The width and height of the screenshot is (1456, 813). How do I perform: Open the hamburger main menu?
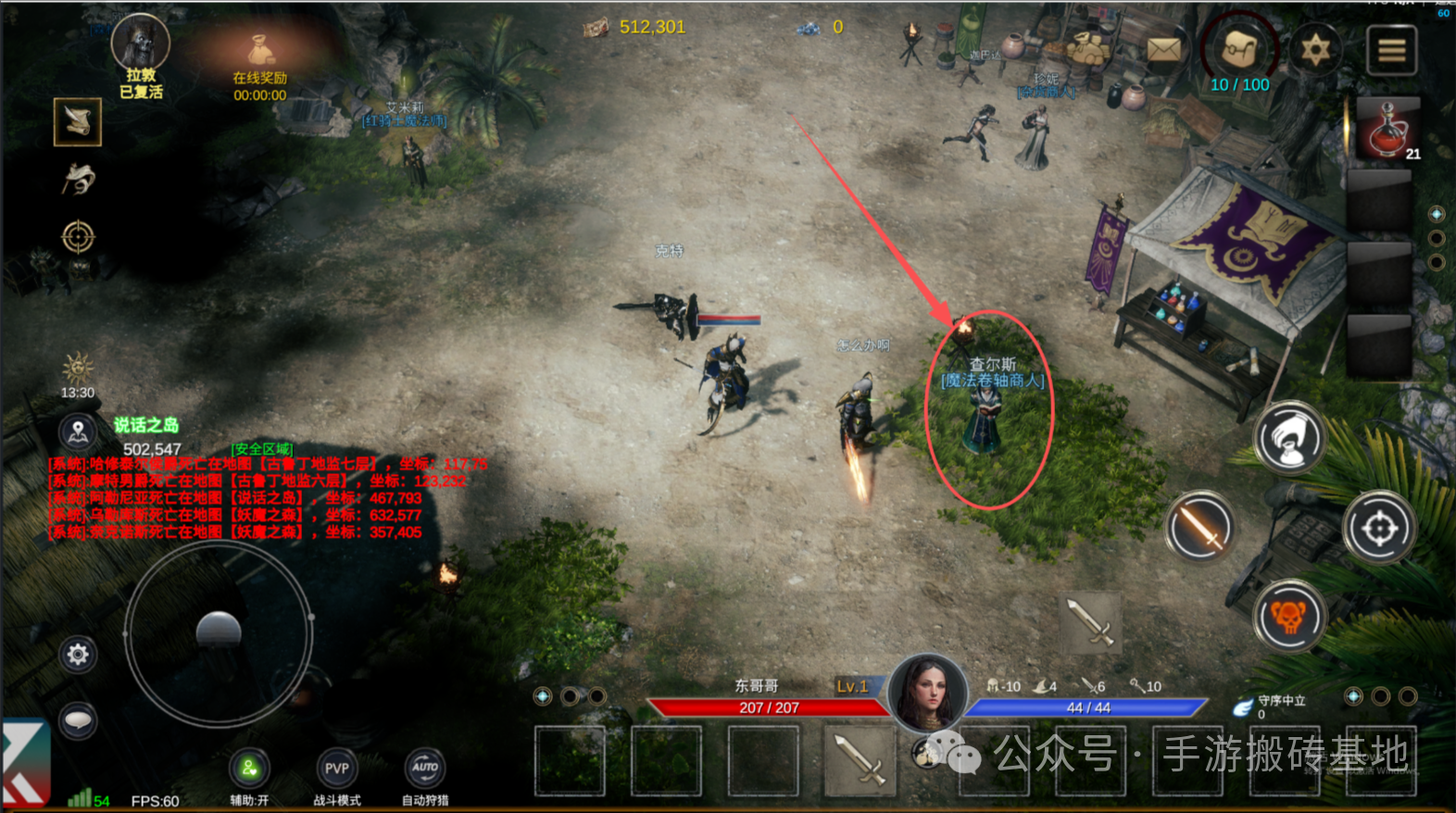click(1391, 50)
